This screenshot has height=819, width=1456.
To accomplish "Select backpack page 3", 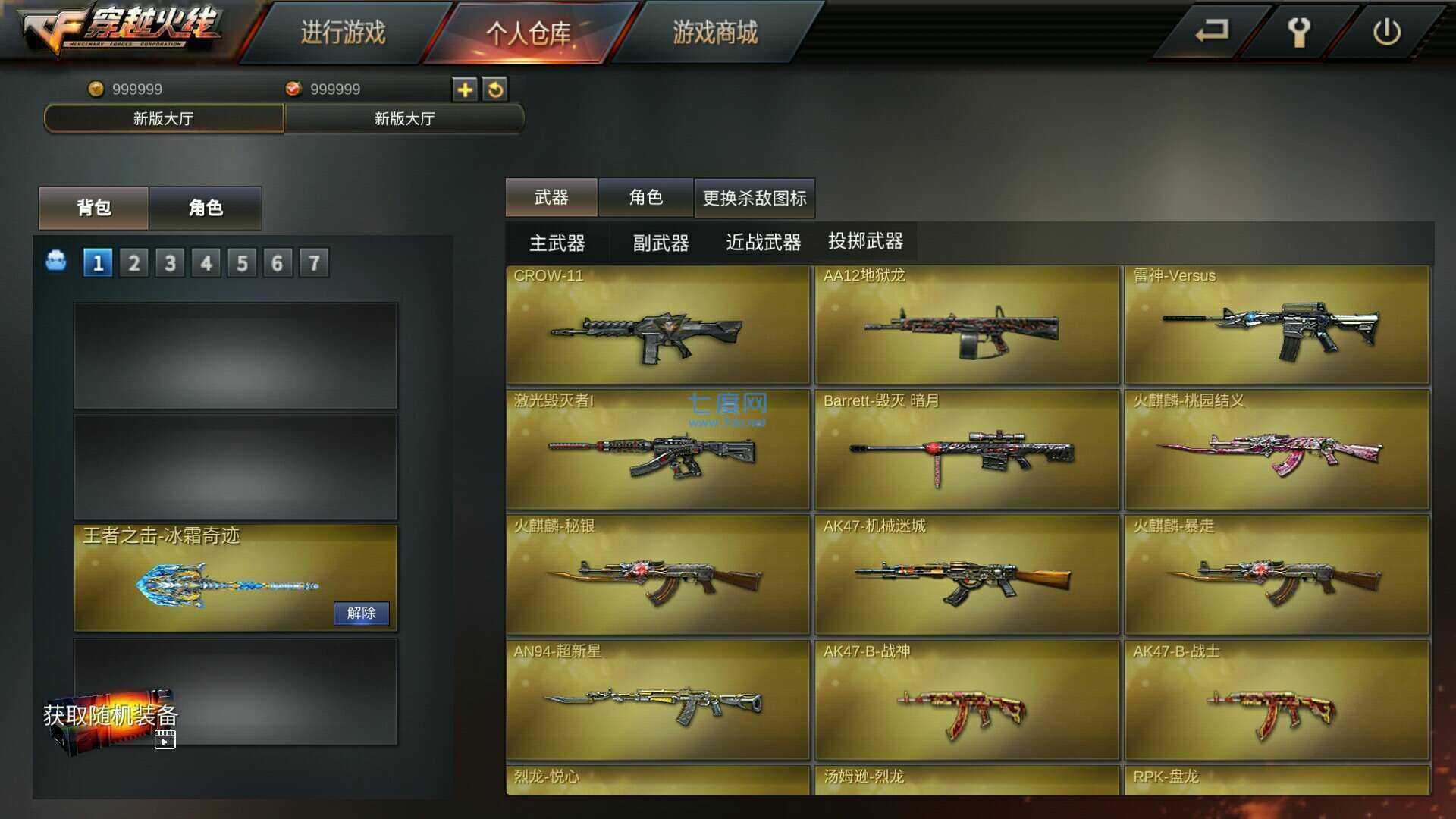I will coord(170,262).
